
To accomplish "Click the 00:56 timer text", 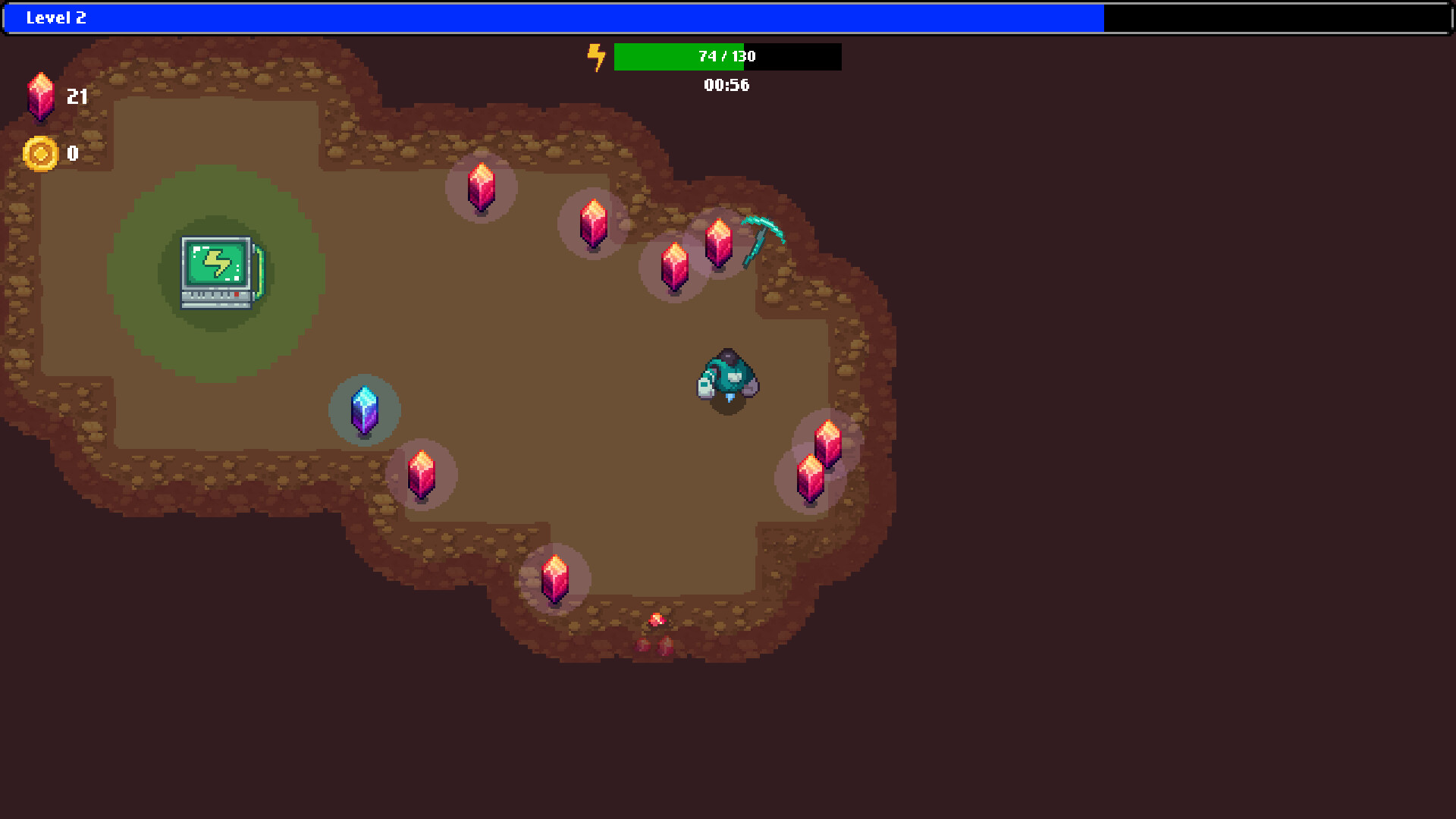I will pos(726,86).
